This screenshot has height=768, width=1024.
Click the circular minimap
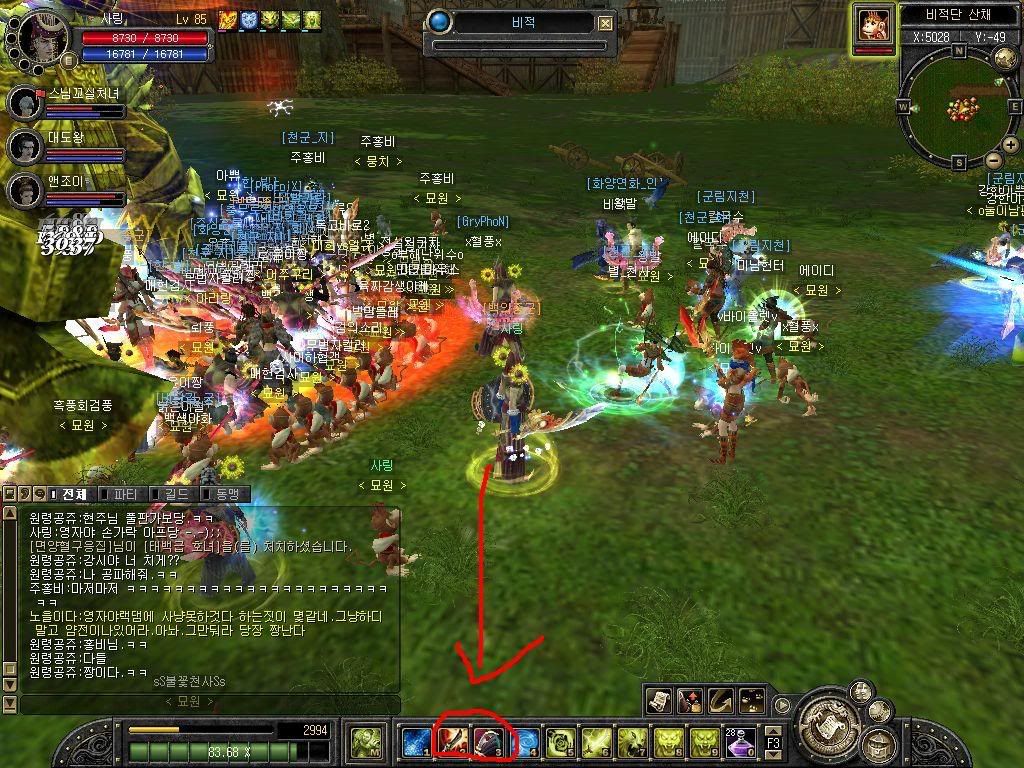[958, 104]
